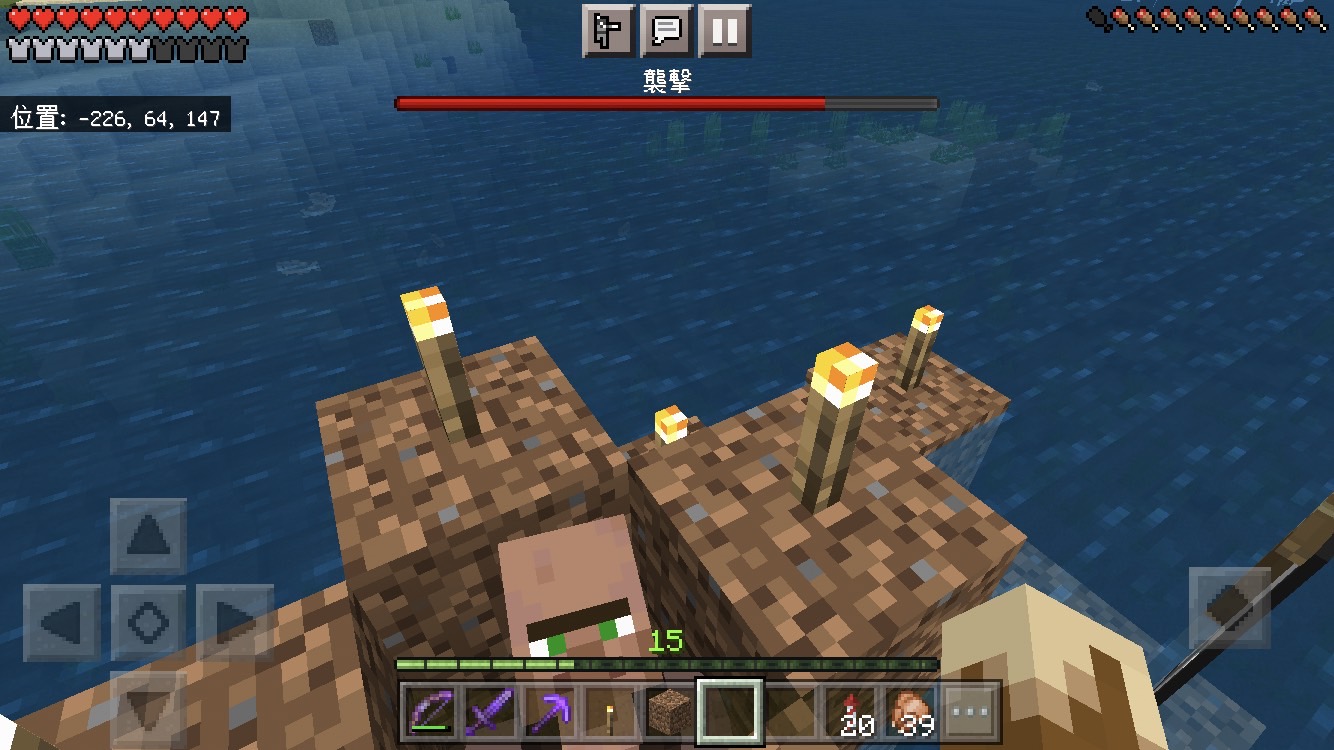Tap the strafe left arrow
The height and width of the screenshot is (750, 1334).
tap(62, 623)
